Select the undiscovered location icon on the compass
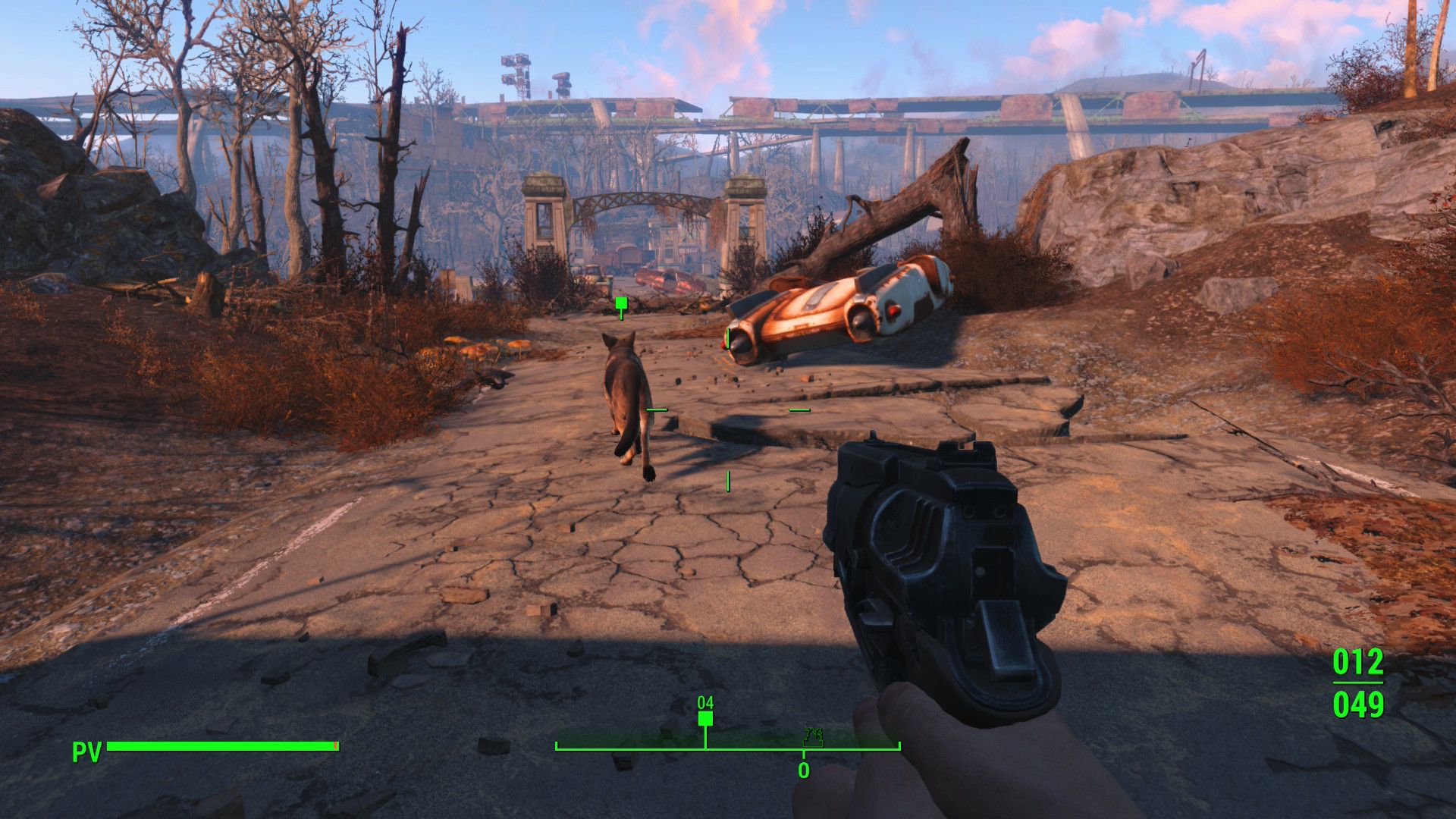 pos(813,736)
